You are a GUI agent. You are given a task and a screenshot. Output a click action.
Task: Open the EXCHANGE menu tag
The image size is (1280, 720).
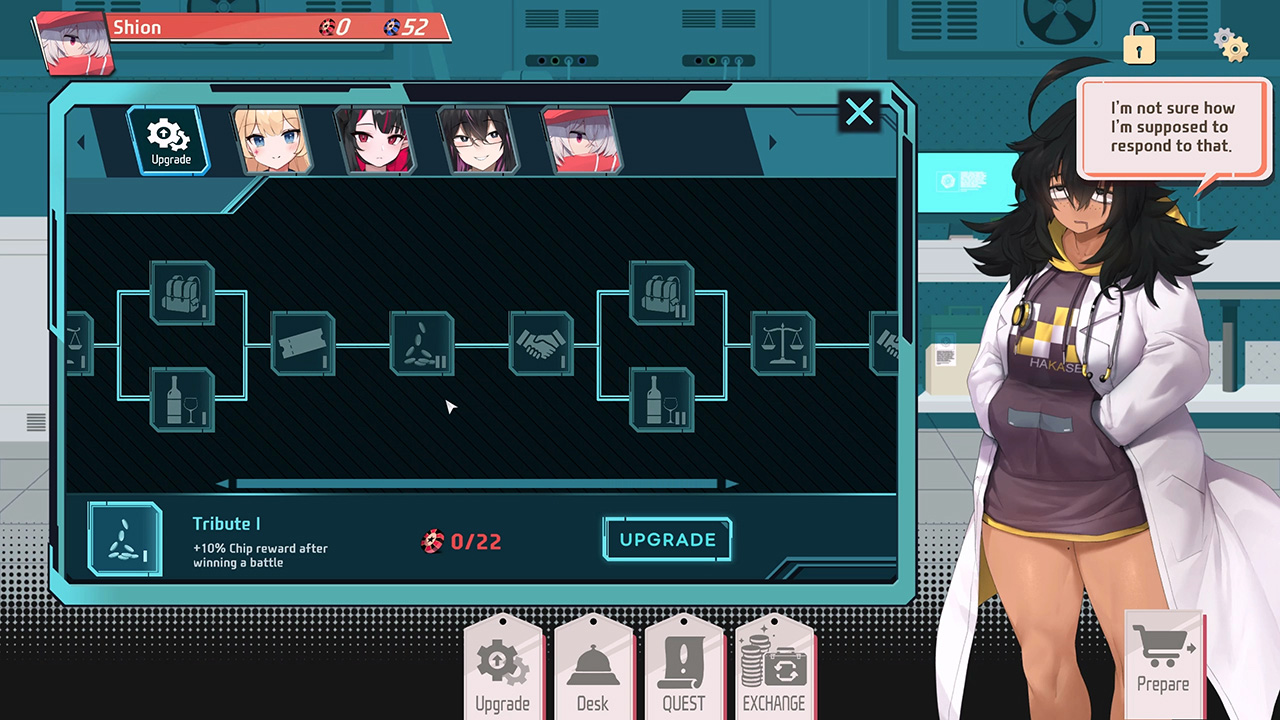click(x=774, y=668)
